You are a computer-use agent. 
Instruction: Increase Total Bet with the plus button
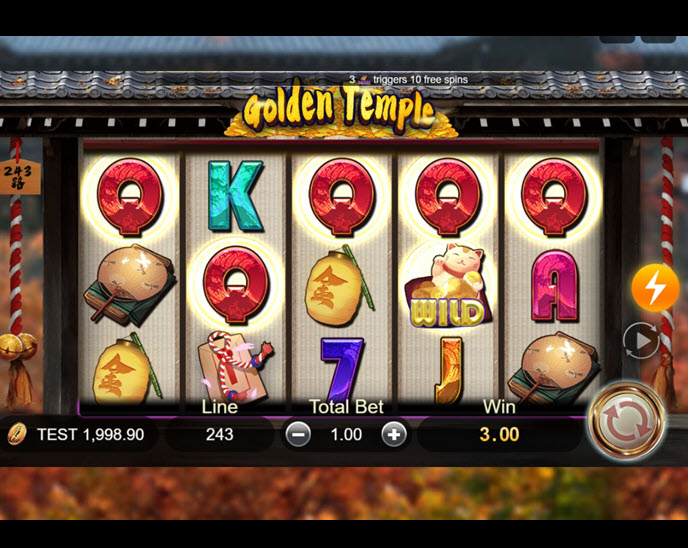pos(394,434)
